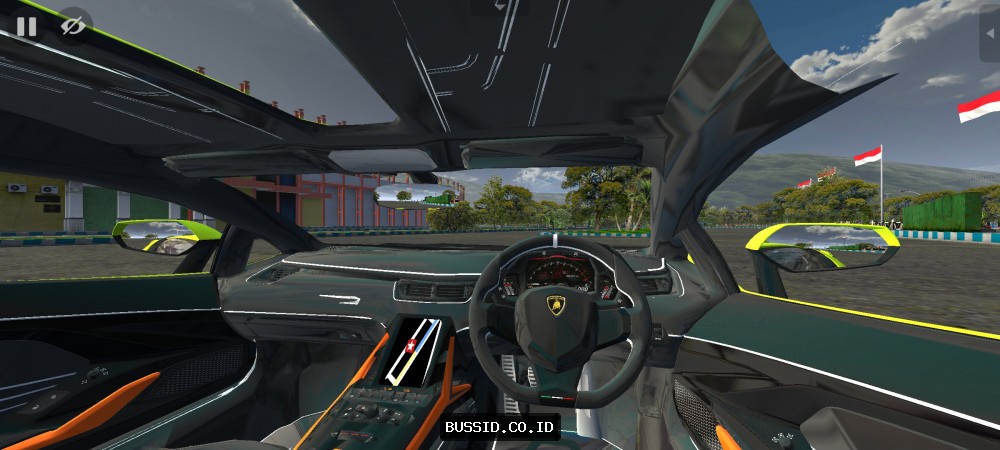The width and height of the screenshot is (1000, 450).
Task: Pause the game
Action: (x=26, y=26)
